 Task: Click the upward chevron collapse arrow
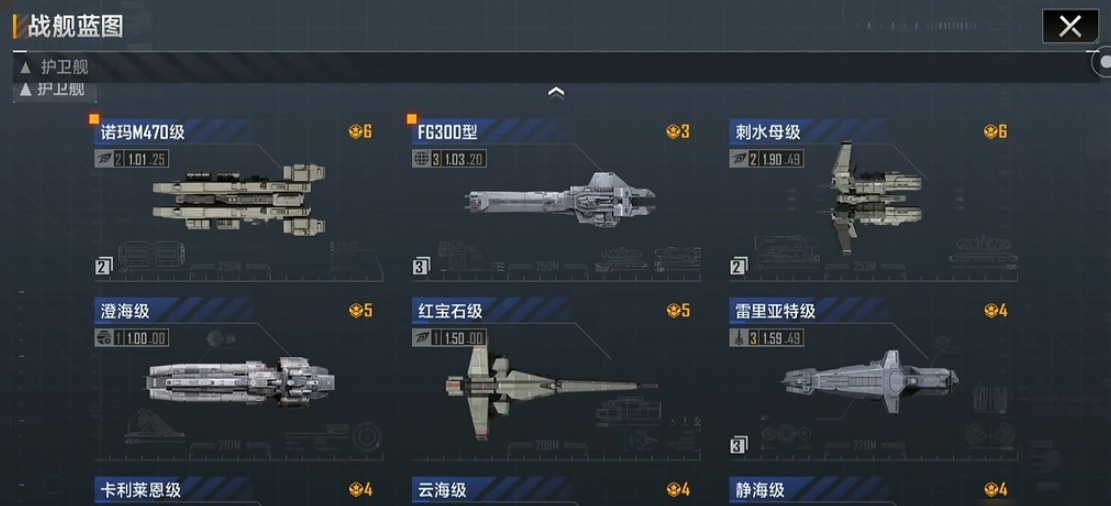pos(557,92)
